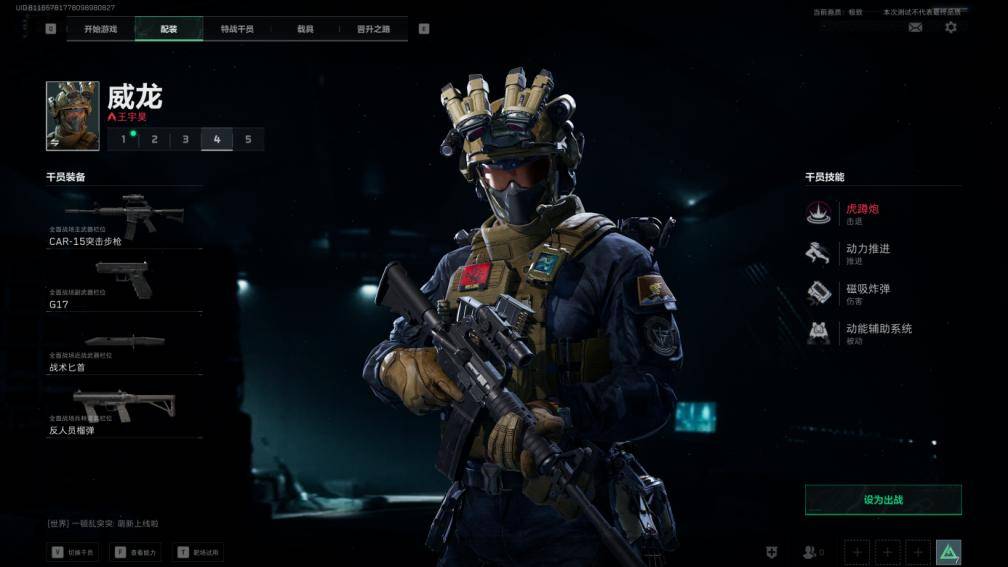Open the mail envelope icon
The image size is (1008, 567).
915,28
